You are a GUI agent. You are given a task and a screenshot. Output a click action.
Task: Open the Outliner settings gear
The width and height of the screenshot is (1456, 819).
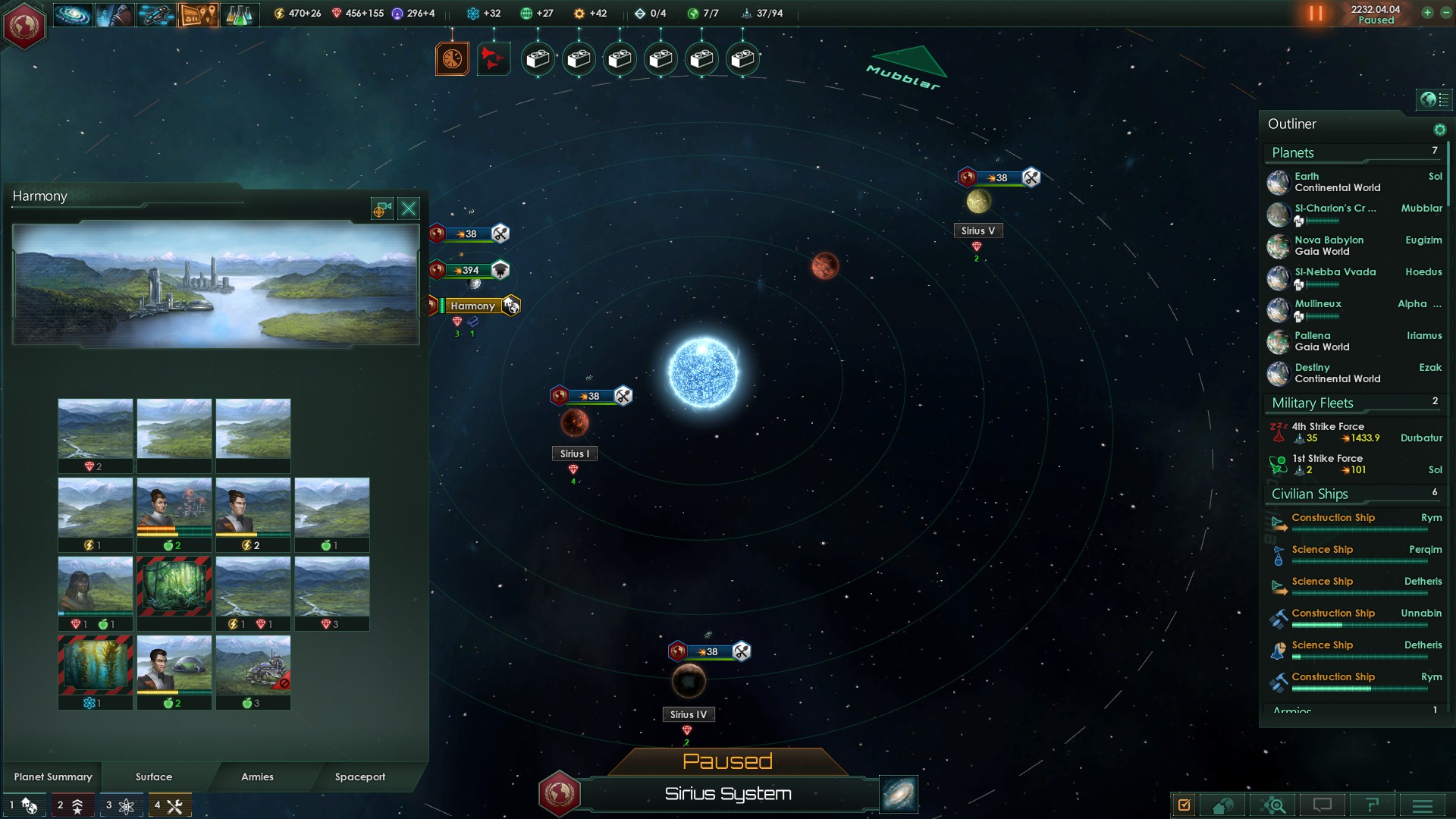[x=1439, y=130]
